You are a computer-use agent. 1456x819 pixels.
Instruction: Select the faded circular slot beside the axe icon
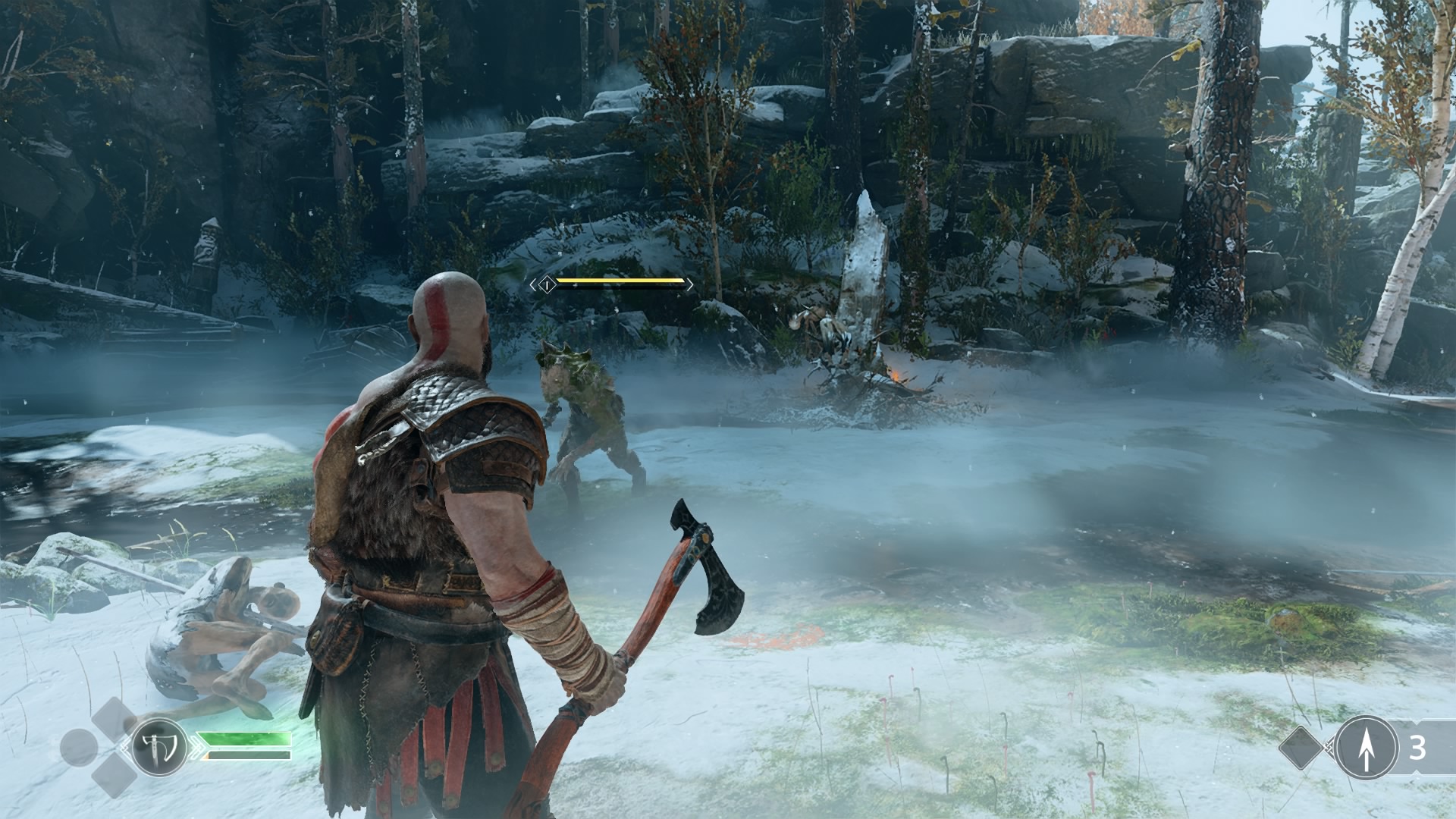click(x=78, y=748)
